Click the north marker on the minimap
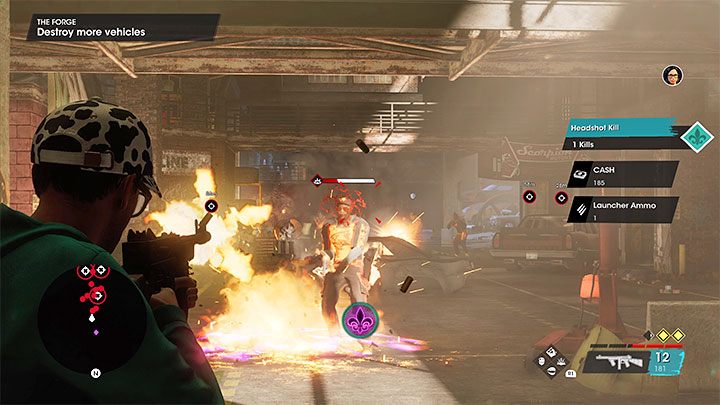Image resolution: width=720 pixels, height=405 pixels. pos(95,375)
